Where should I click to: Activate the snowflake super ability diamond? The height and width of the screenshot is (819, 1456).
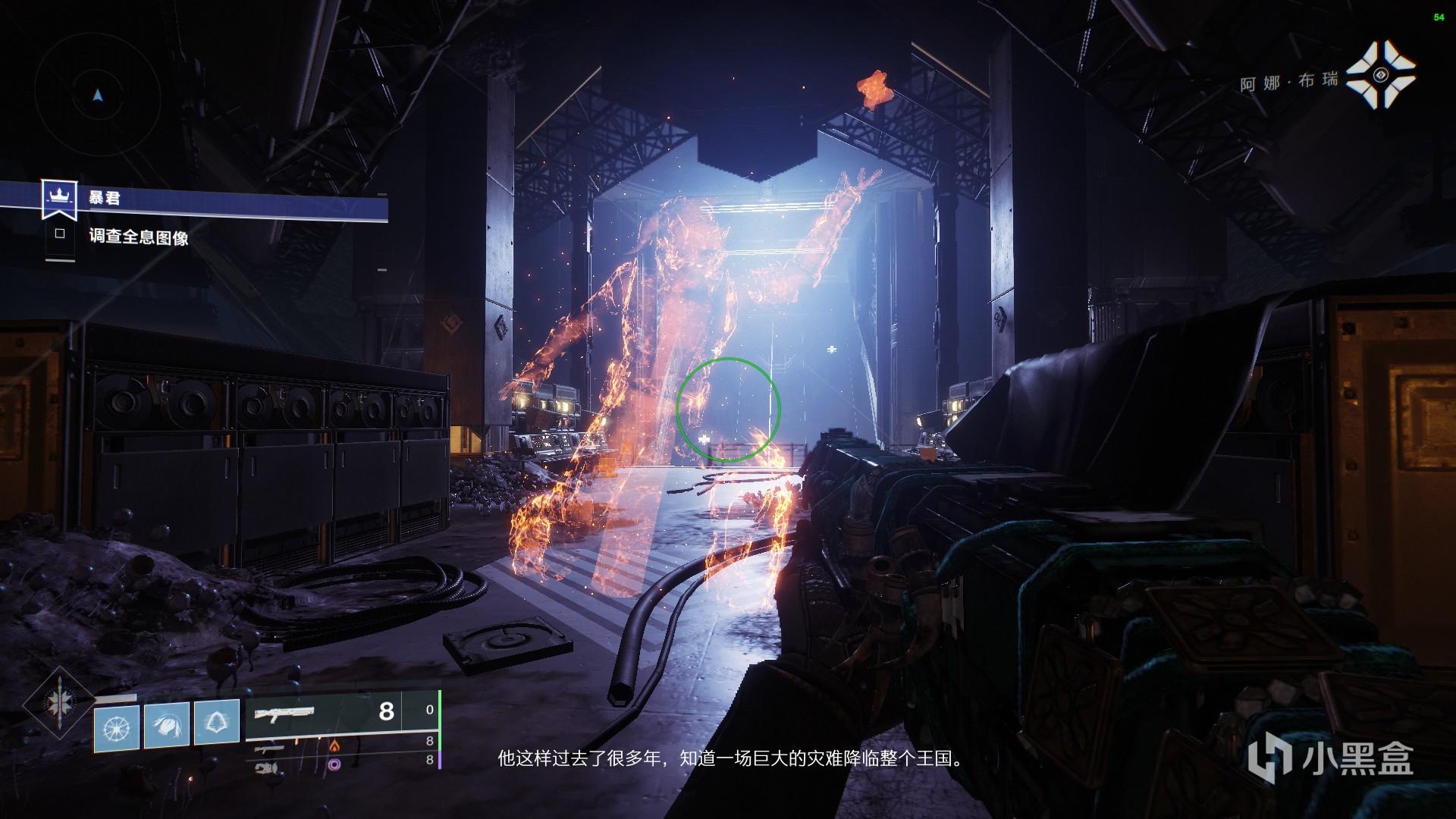[58, 703]
